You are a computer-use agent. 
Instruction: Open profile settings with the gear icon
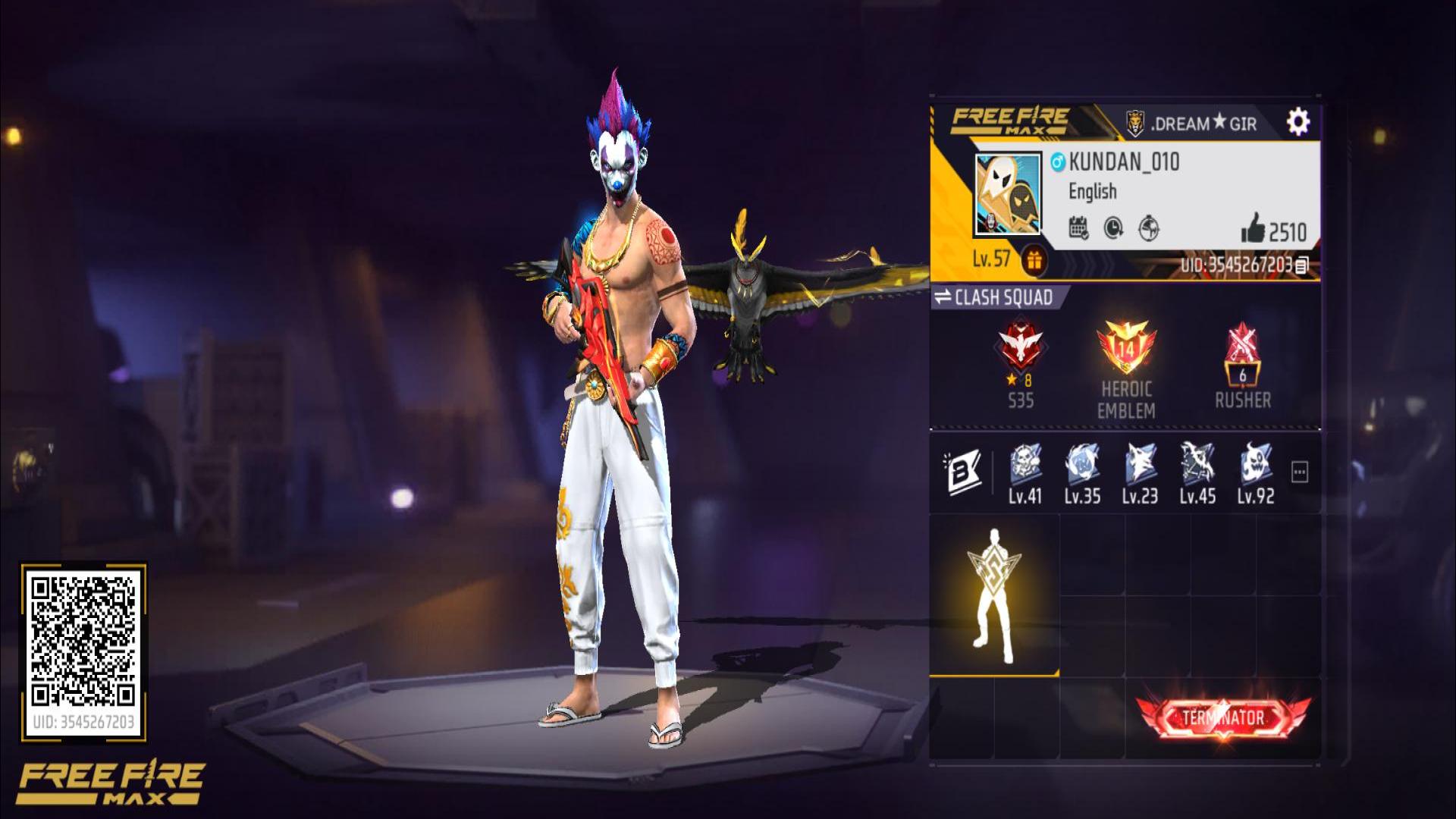tap(1298, 121)
